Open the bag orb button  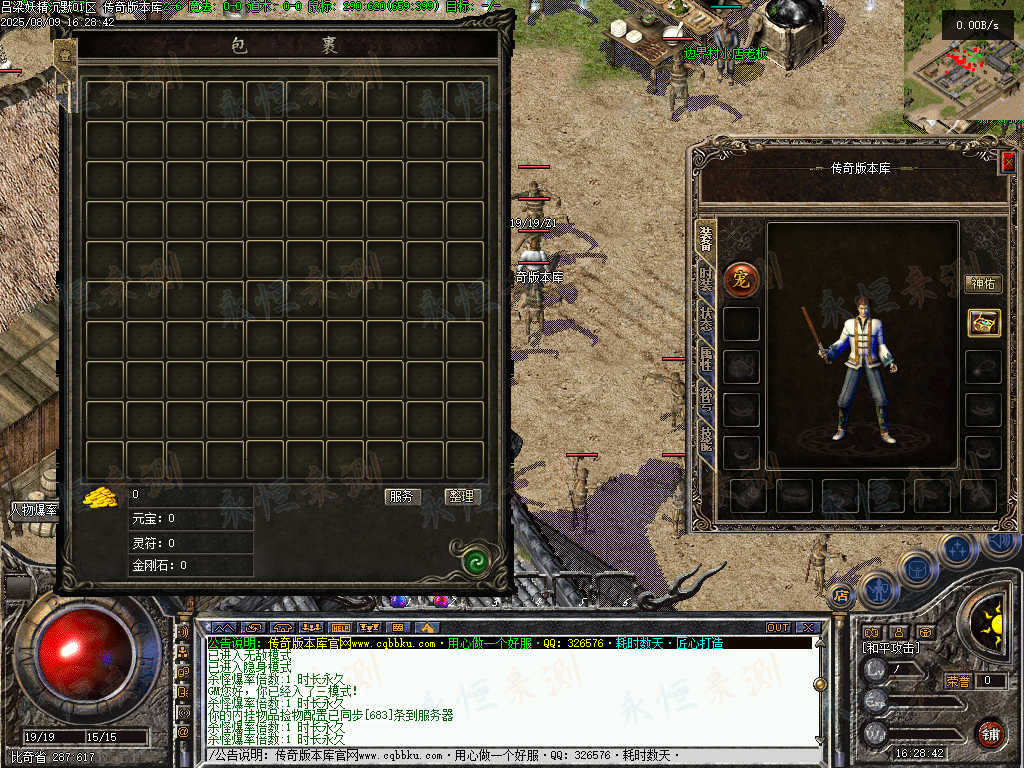[916, 569]
